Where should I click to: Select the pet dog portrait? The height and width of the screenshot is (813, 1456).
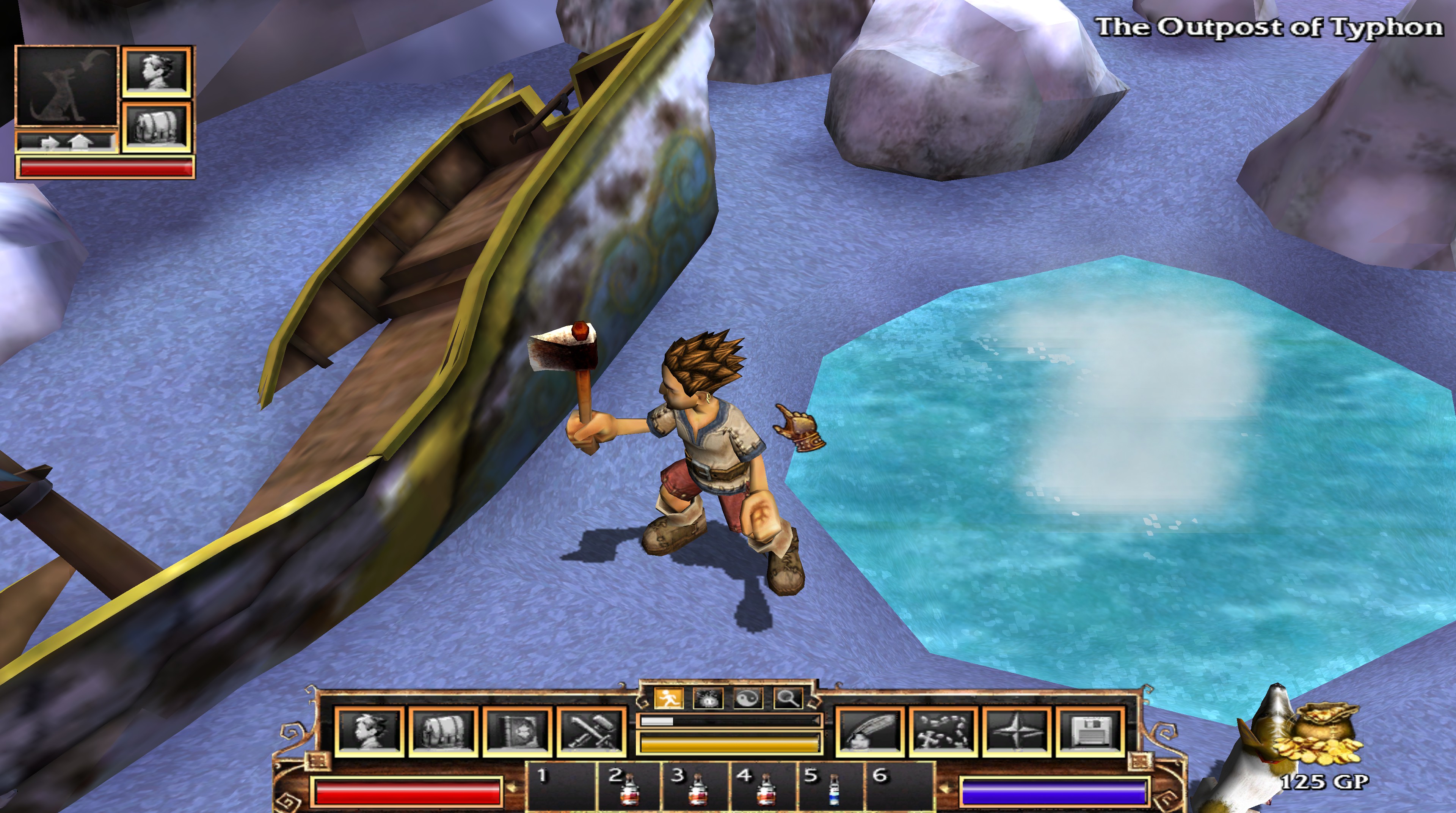coord(66,86)
